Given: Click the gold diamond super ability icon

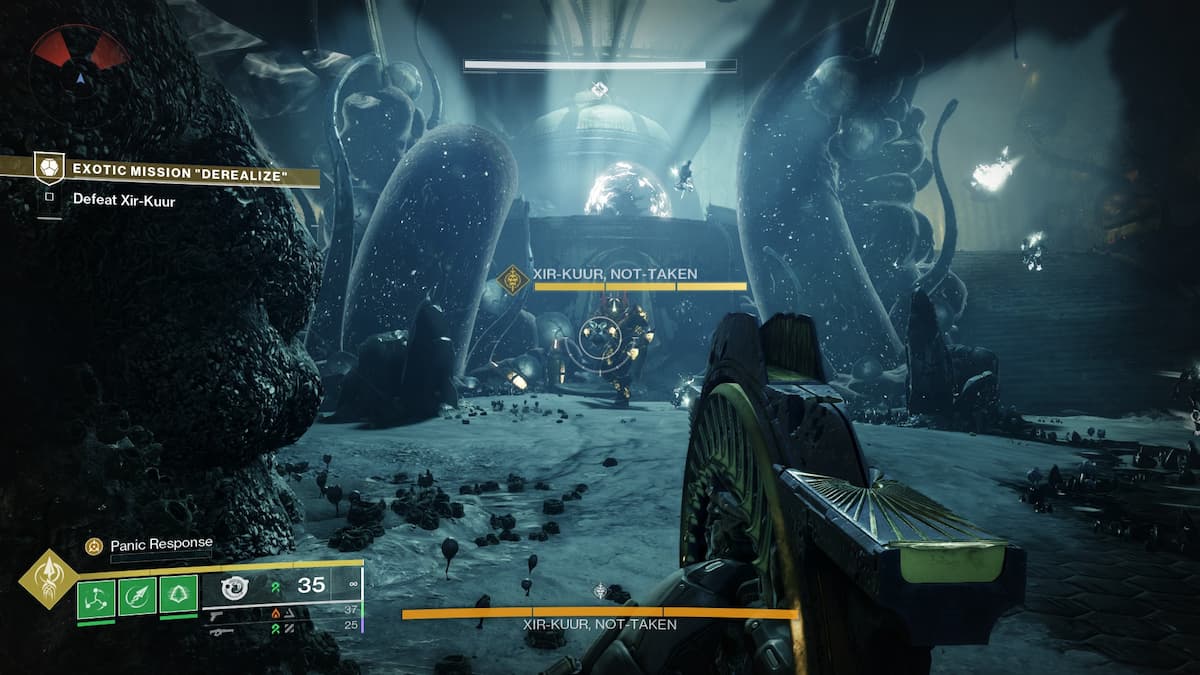Looking at the screenshot, I should tap(48, 579).
